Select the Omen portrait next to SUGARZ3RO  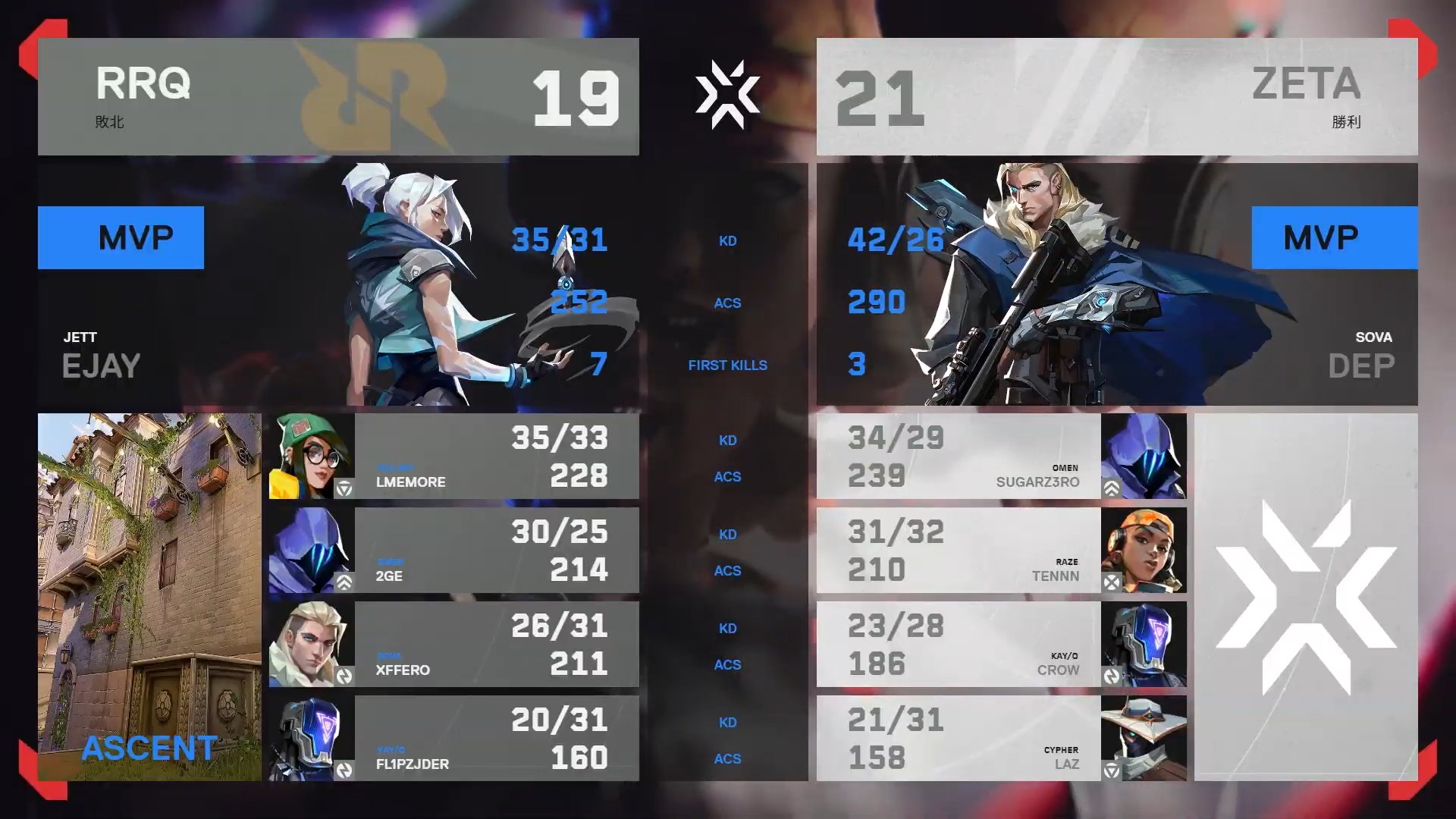pyautogui.click(x=1145, y=456)
